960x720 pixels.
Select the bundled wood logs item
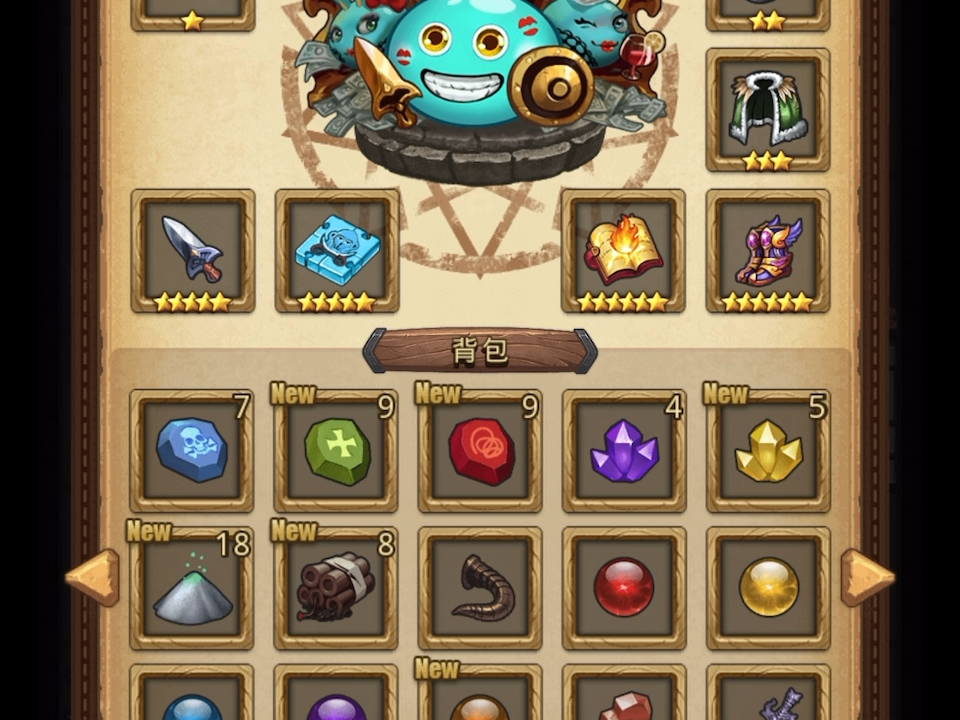point(337,589)
